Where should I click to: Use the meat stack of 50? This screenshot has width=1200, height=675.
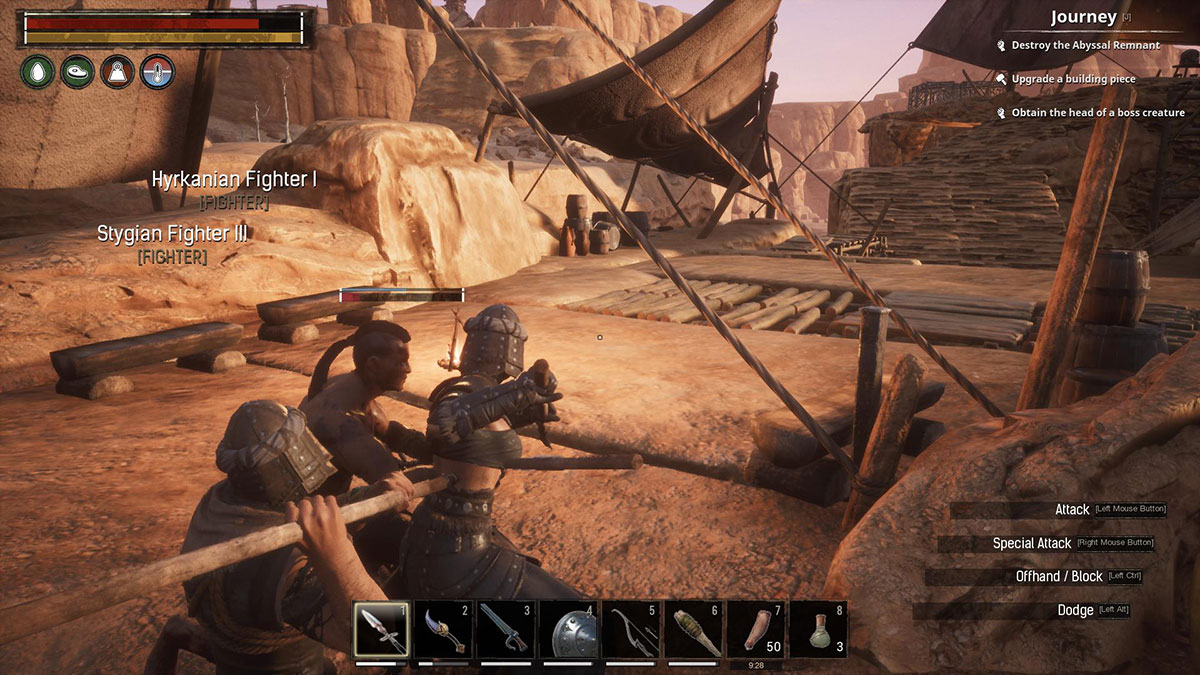(x=755, y=629)
